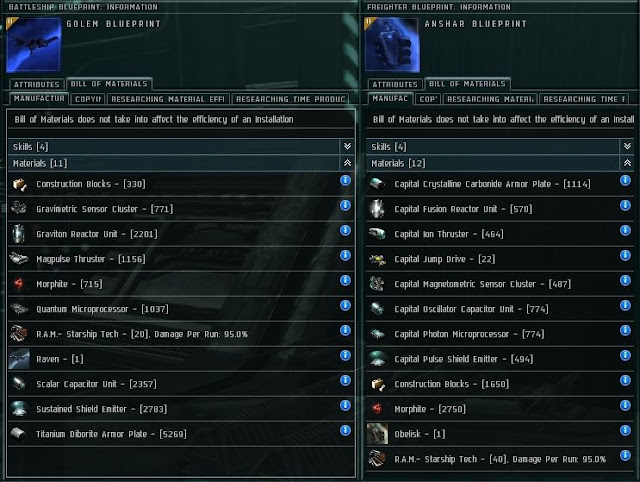
Task: Switch to Golem's Copying sub-tab
Action: (88, 99)
